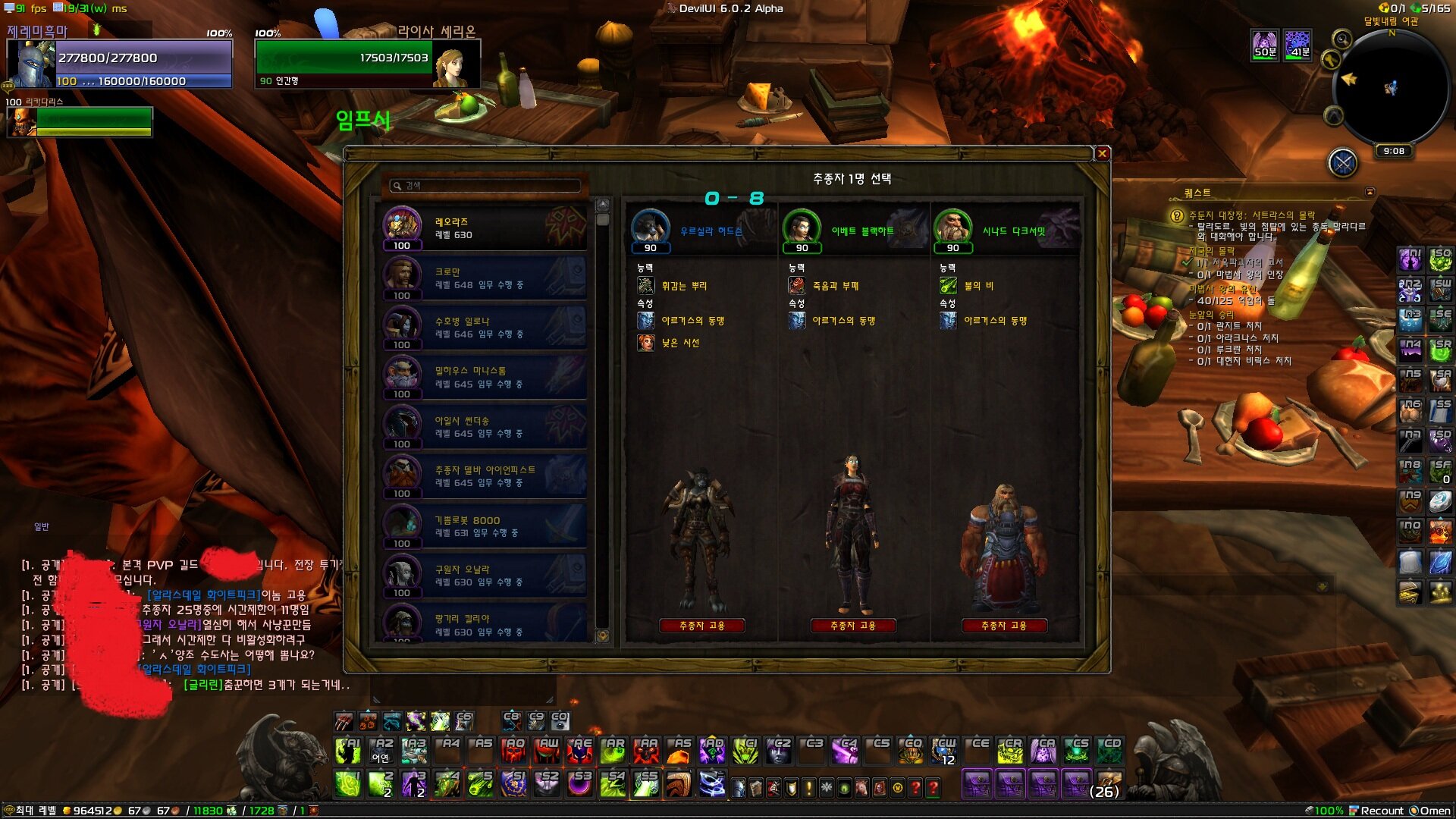Click the 휘감는 뿌리 ability icon
The image size is (1456, 819).
point(645,286)
